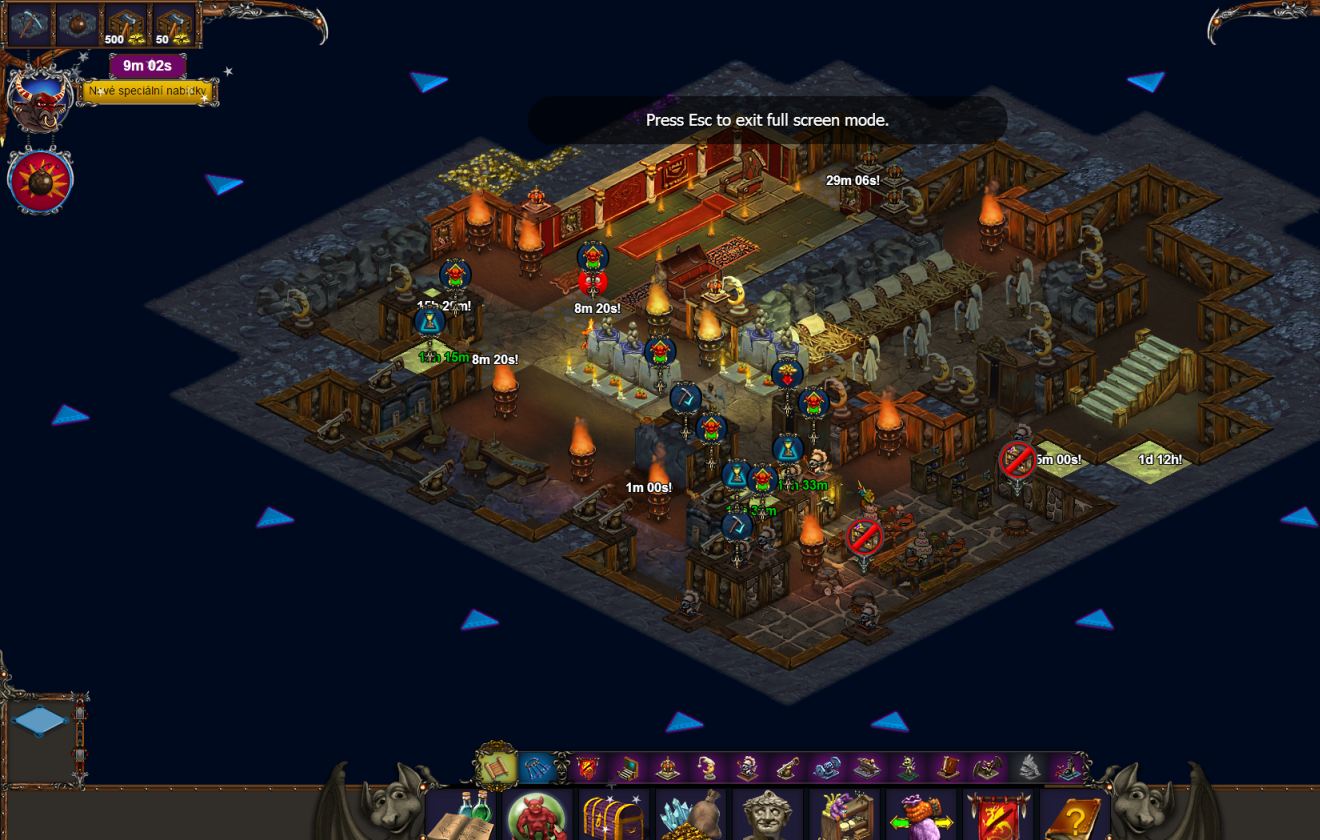Open the red dragon banner menu

coord(998,815)
